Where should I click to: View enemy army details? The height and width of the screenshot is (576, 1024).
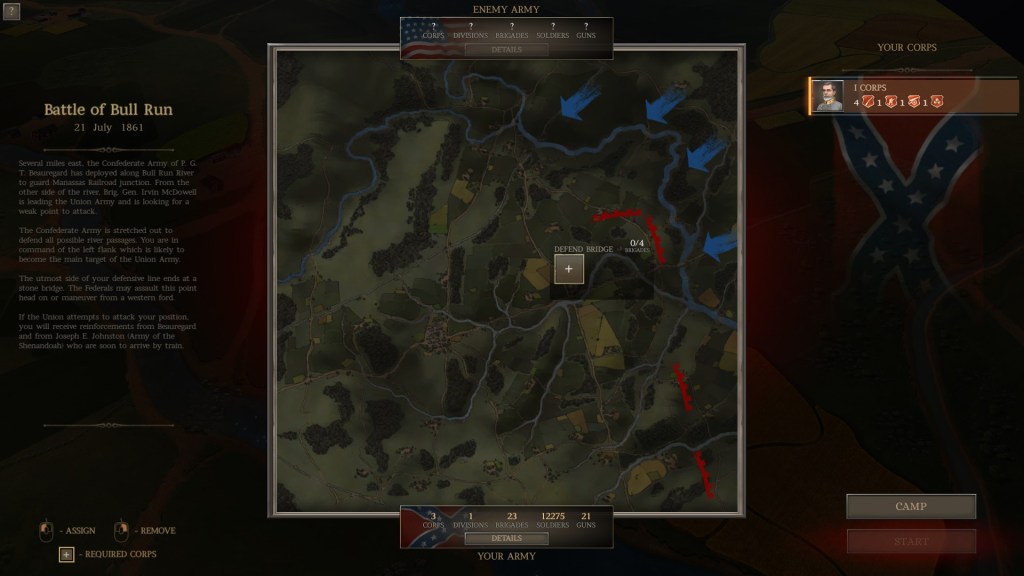(x=506, y=49)
